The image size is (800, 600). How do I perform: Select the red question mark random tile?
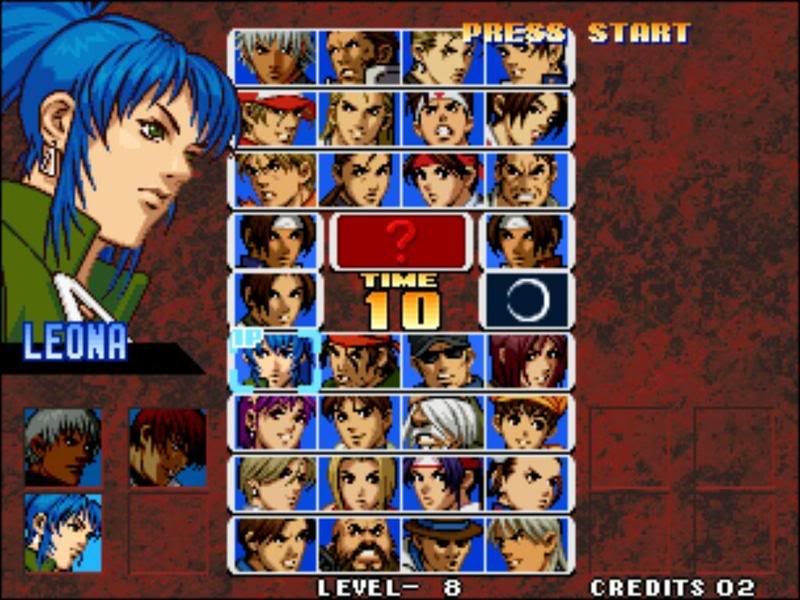pyautogui.click(x=401, y=241)
